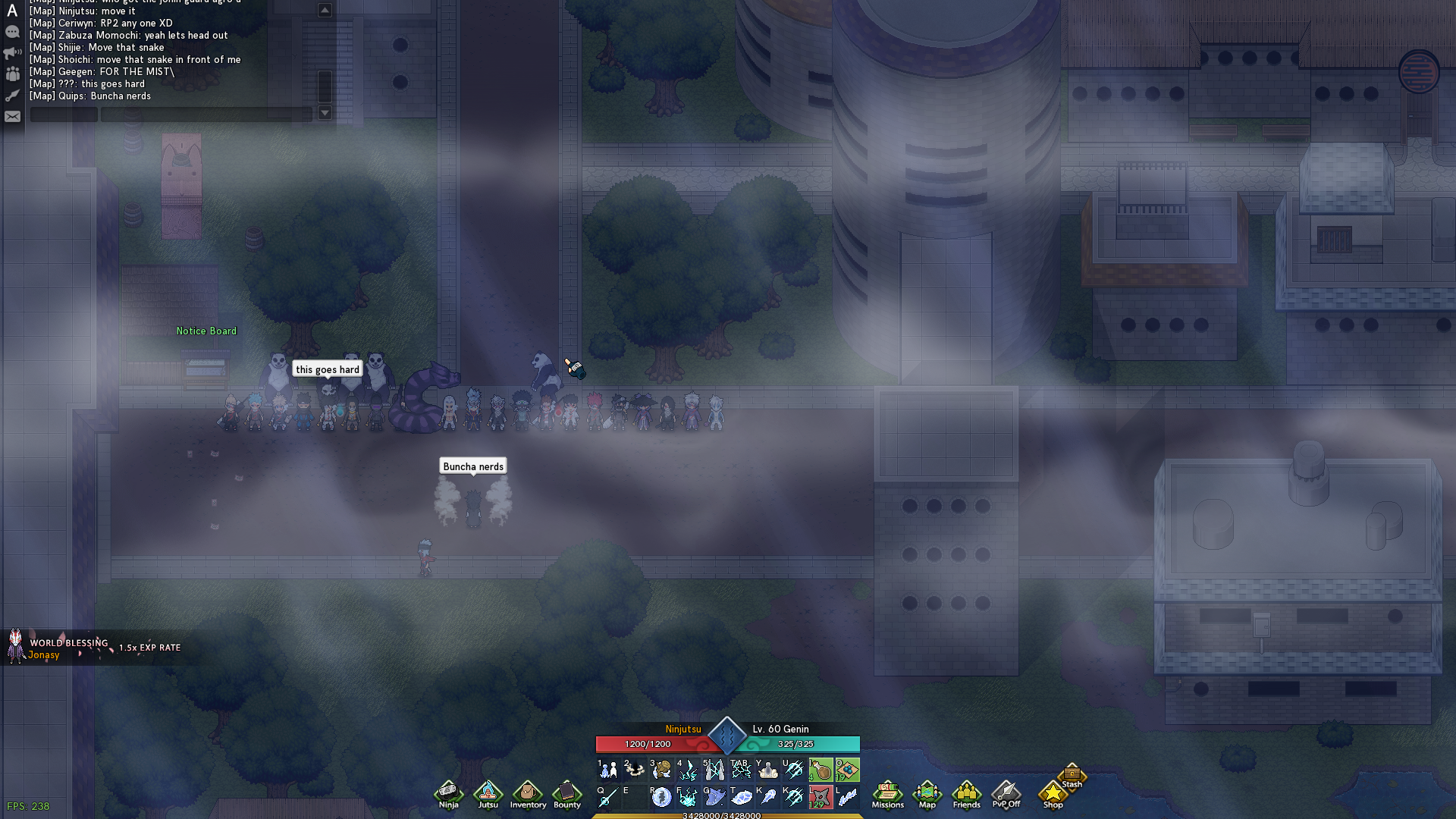Screen dimensions: 1456x819
Task: Open the Inventory backpack
Action: click(x=528, y=794)
